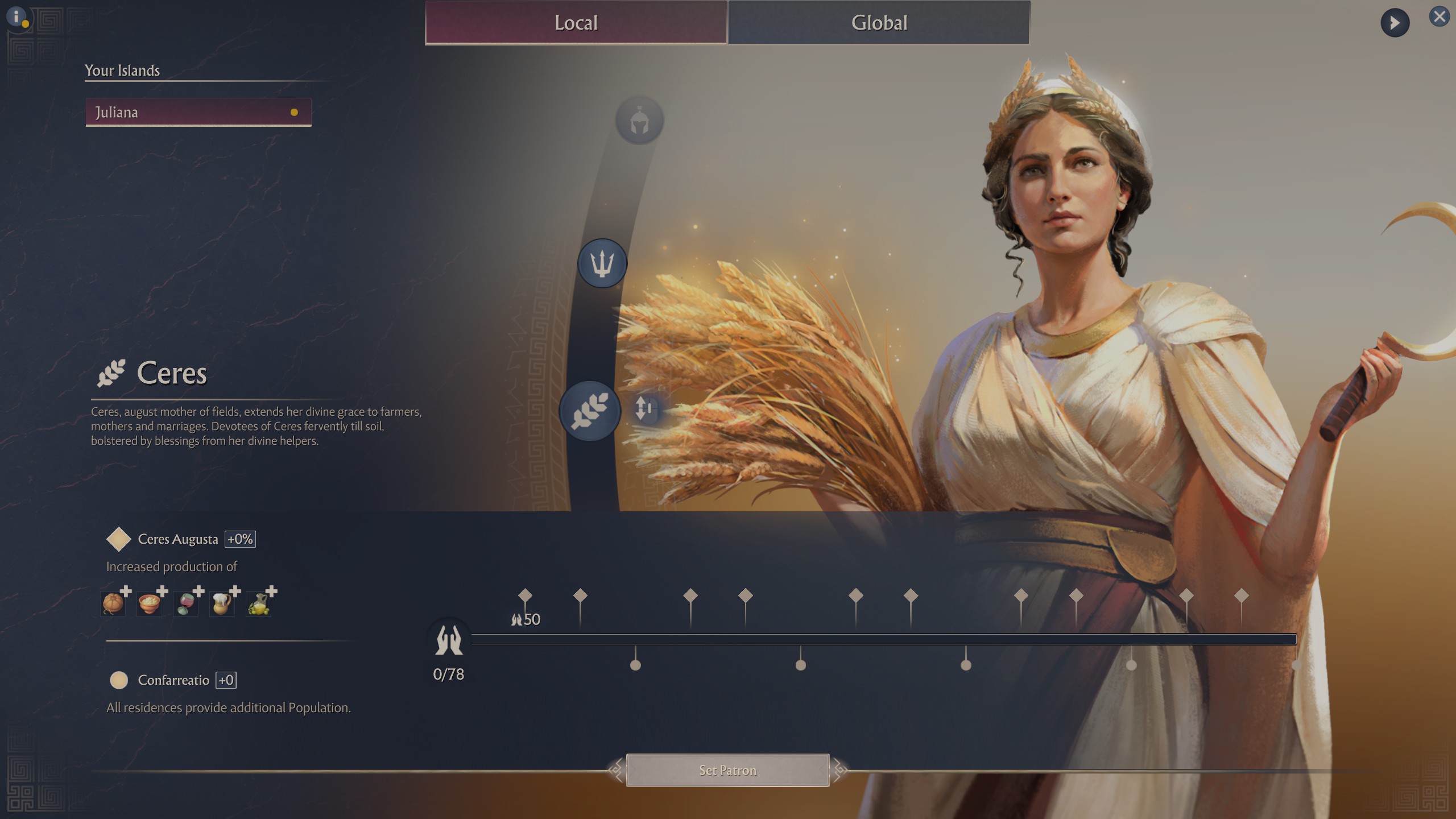Click the olive oil production icon
The image size is (1456, 819).
coord(259,603)
